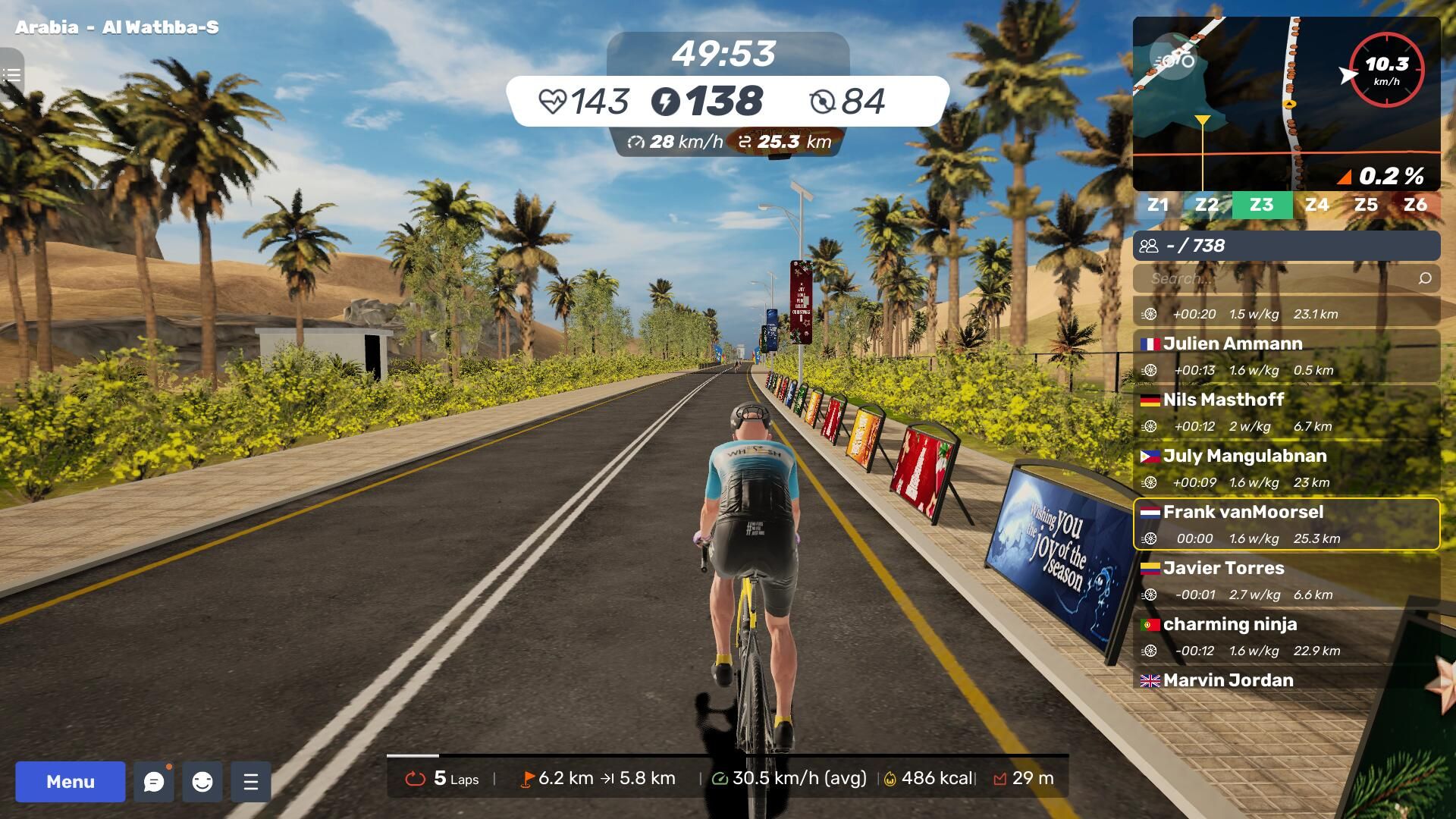Select rider Nils Masthoff

coord(1286,412)
